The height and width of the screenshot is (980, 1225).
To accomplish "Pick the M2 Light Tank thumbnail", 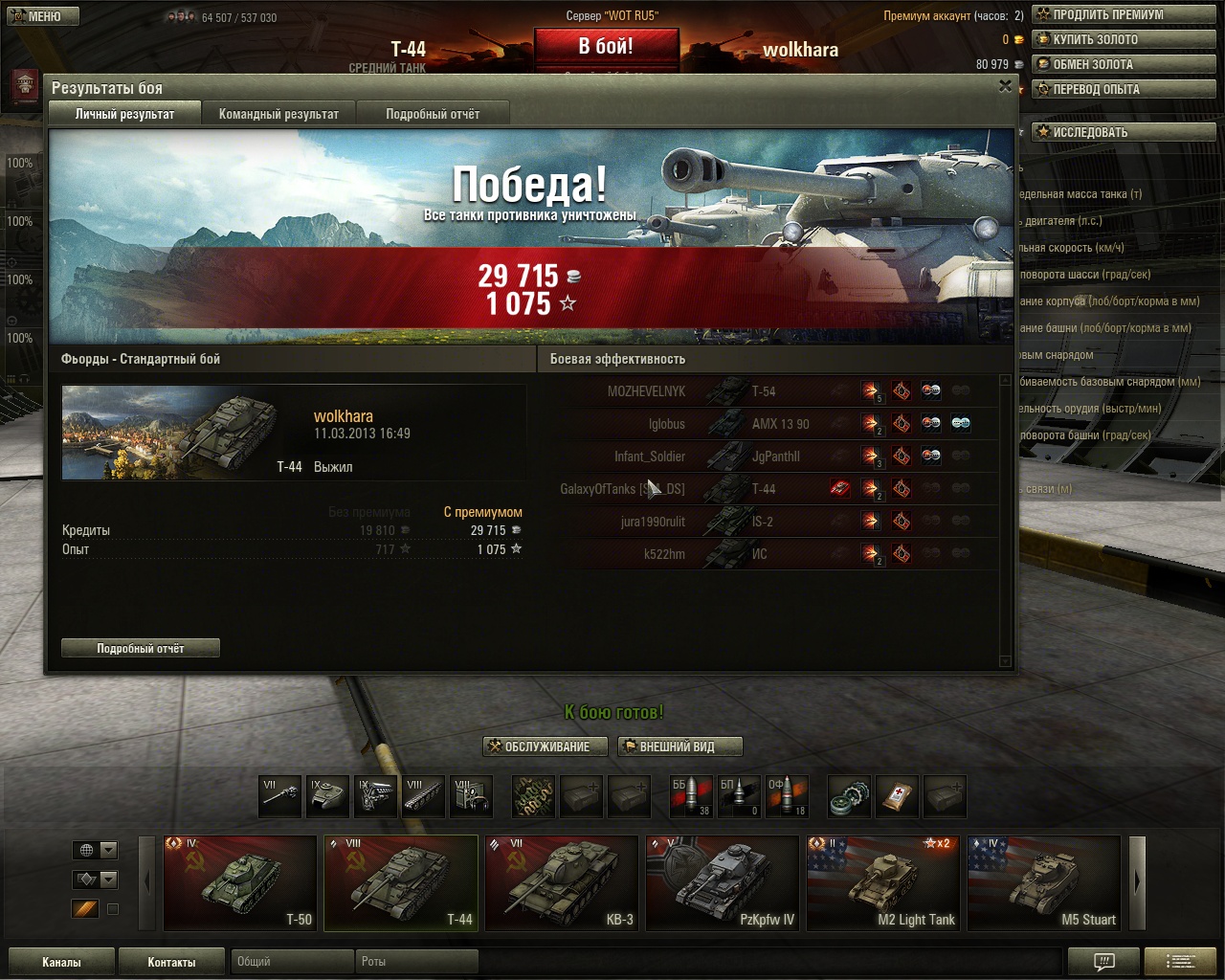I will 883,882.
